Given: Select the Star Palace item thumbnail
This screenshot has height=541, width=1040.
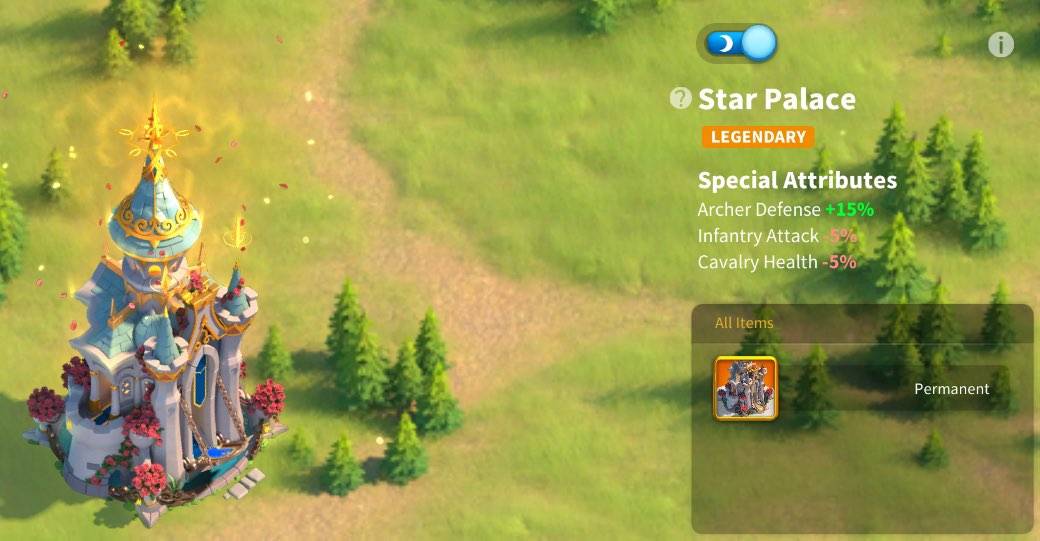Looking at the screenshot, I should [x=745, y=388].
